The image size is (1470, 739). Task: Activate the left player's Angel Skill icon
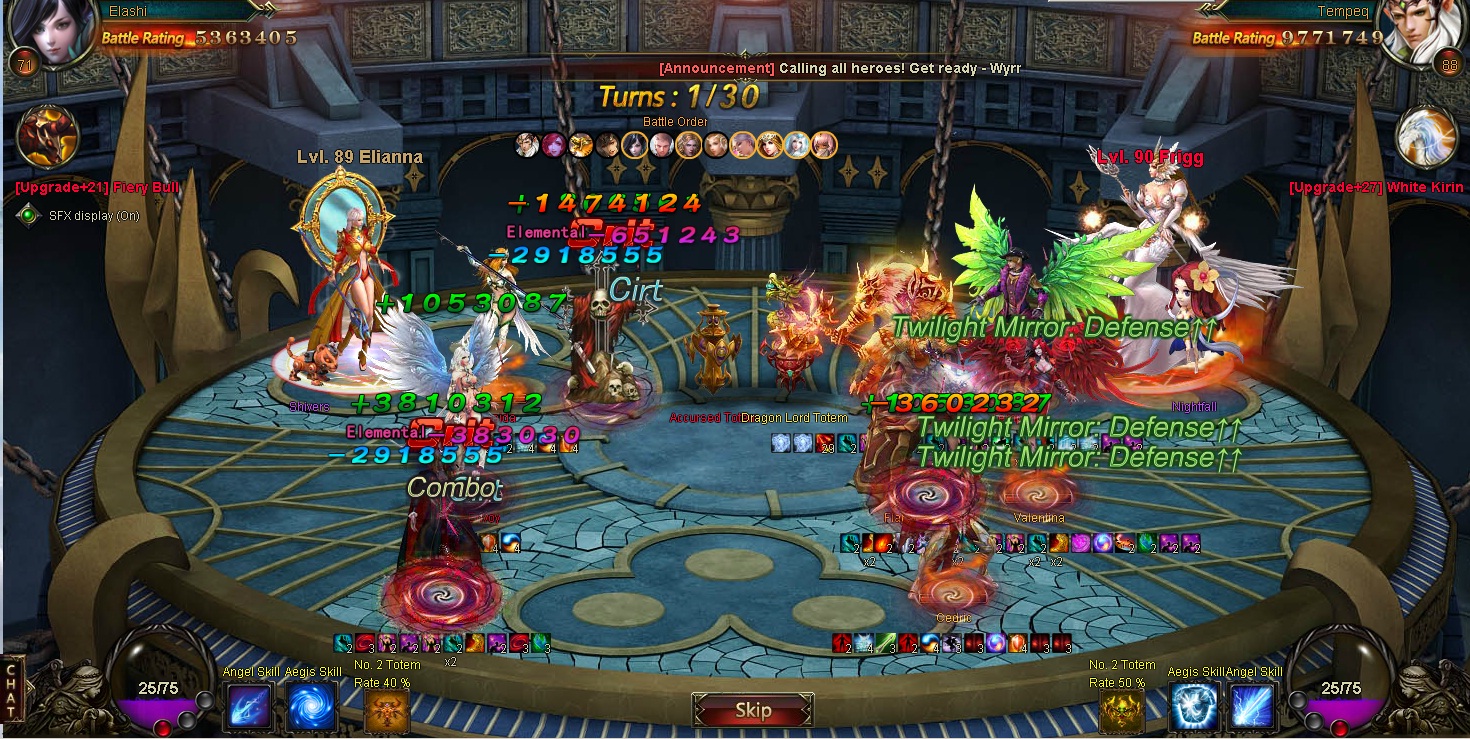(x=248, y=708)
